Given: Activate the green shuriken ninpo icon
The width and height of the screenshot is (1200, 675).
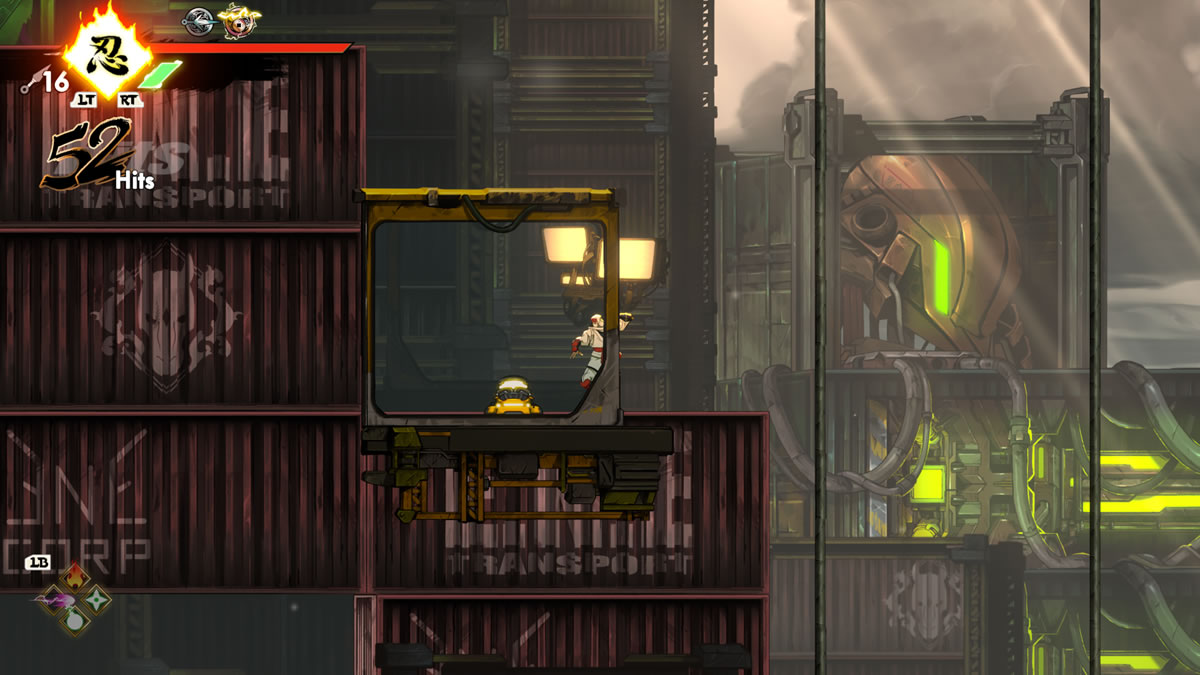Looking at the screenshot, I should (97, 599).
